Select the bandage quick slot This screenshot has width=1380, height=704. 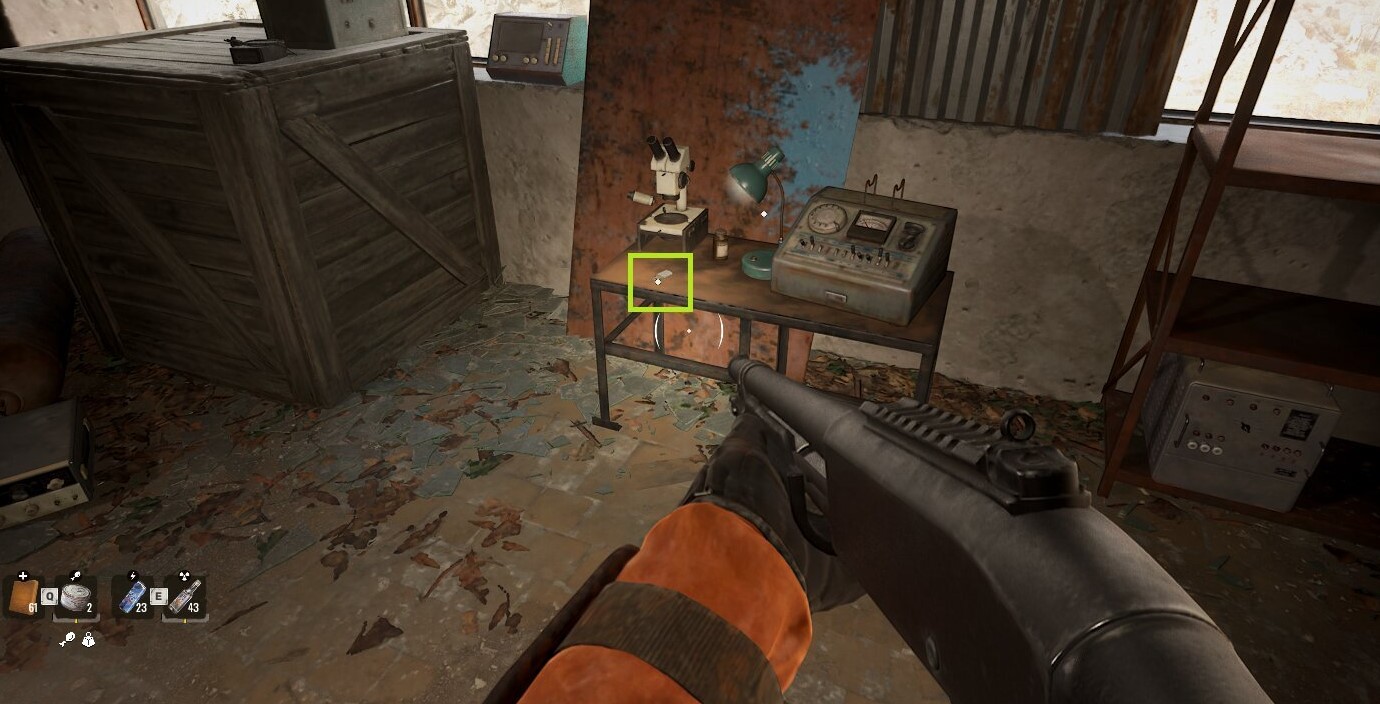point(22,596)
